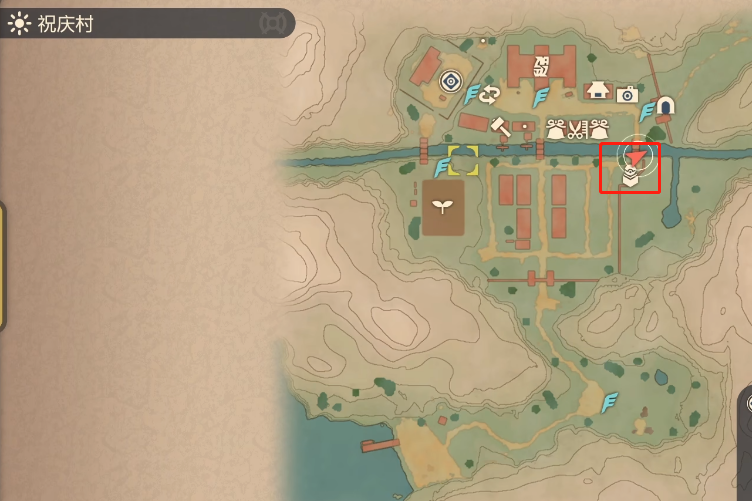Select the fast-travel feather beside the gate

point(648,109)
